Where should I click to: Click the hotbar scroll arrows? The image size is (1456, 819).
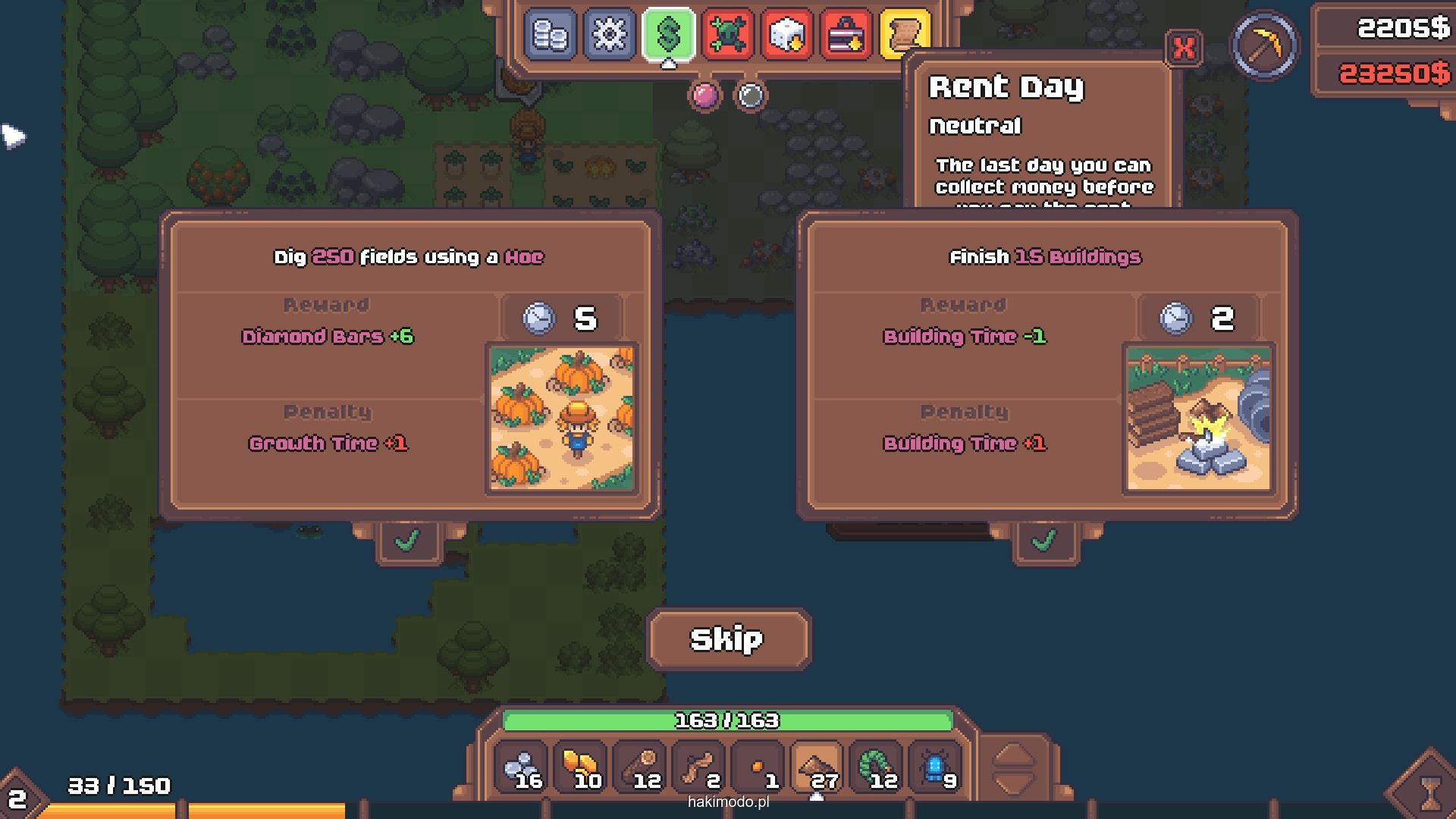(x=1013, y=769)
